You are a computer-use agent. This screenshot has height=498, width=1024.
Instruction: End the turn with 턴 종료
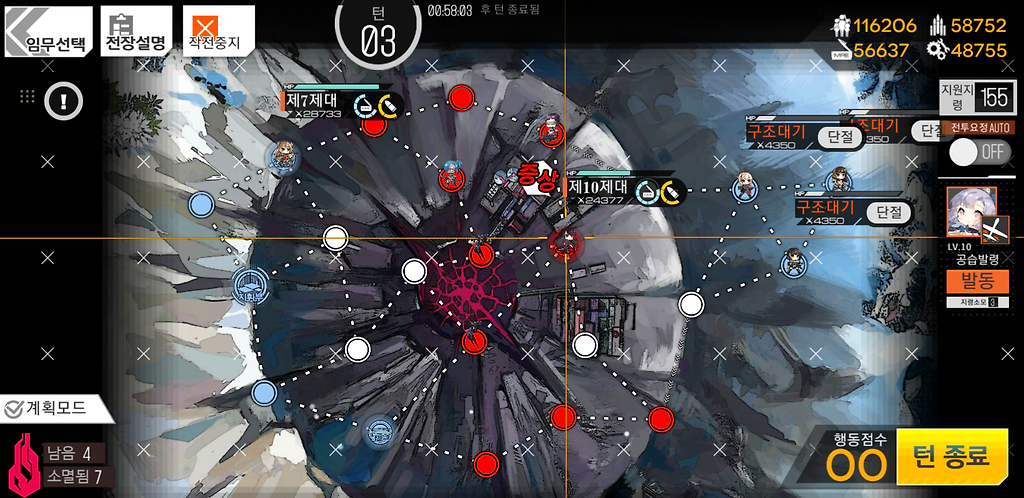[950, 457]
